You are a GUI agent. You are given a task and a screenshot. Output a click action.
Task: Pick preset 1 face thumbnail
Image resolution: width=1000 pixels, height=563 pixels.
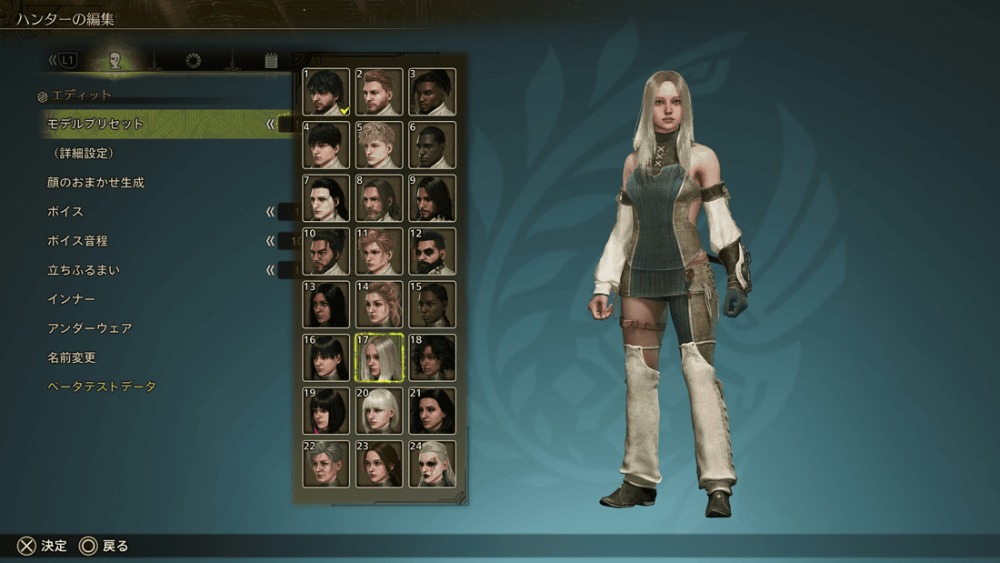click(326, 92)
